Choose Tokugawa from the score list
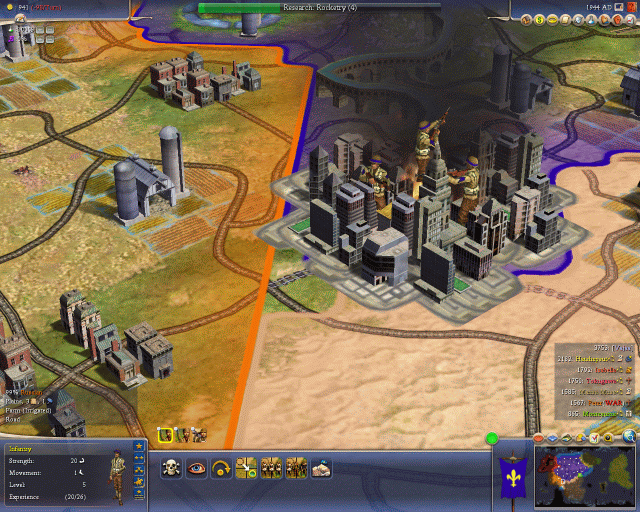The width and height of the screenshot is (640, 512). (594, 380)
